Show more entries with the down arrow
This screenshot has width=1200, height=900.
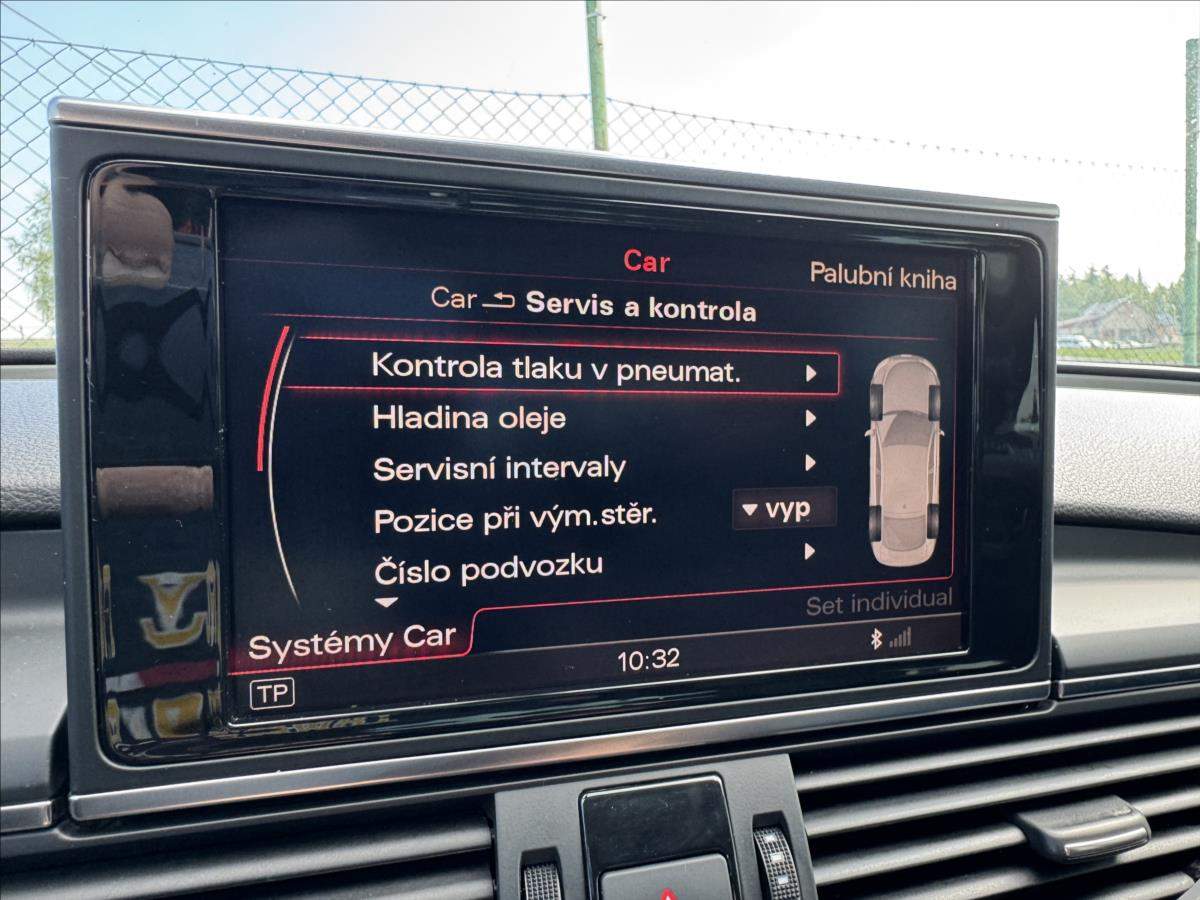[x=386, y=602]
